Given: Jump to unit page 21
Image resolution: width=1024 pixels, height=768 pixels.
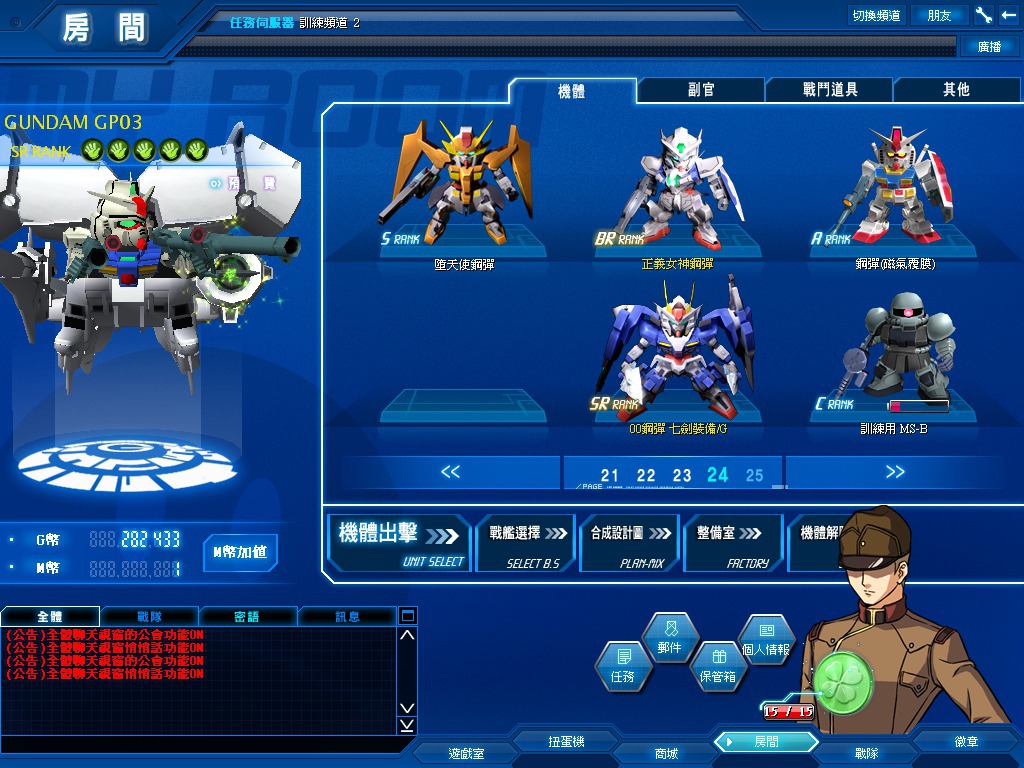Looking at the screenshot, I should [610, 476].
